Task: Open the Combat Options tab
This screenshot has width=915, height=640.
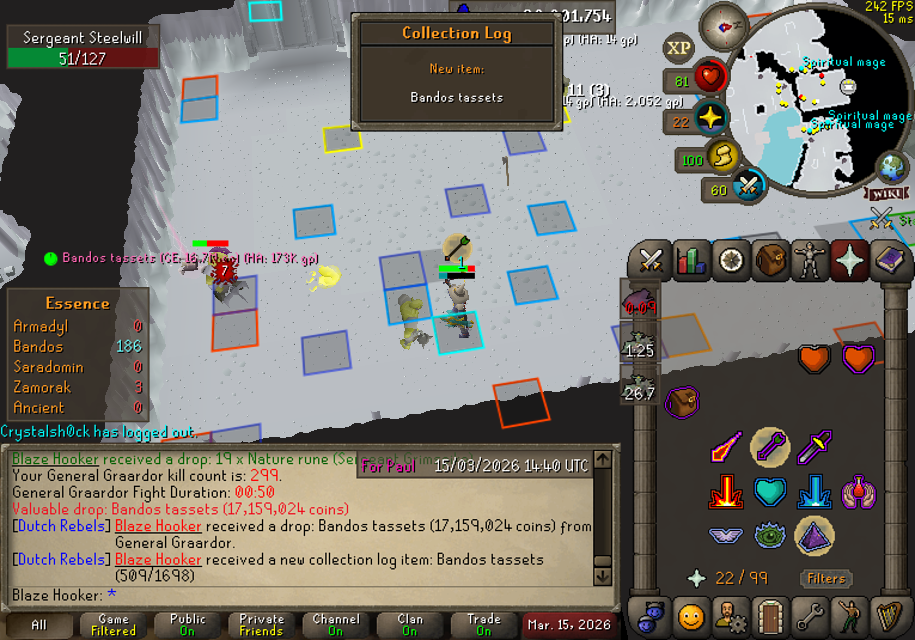Action: click(x=652, y=261)
